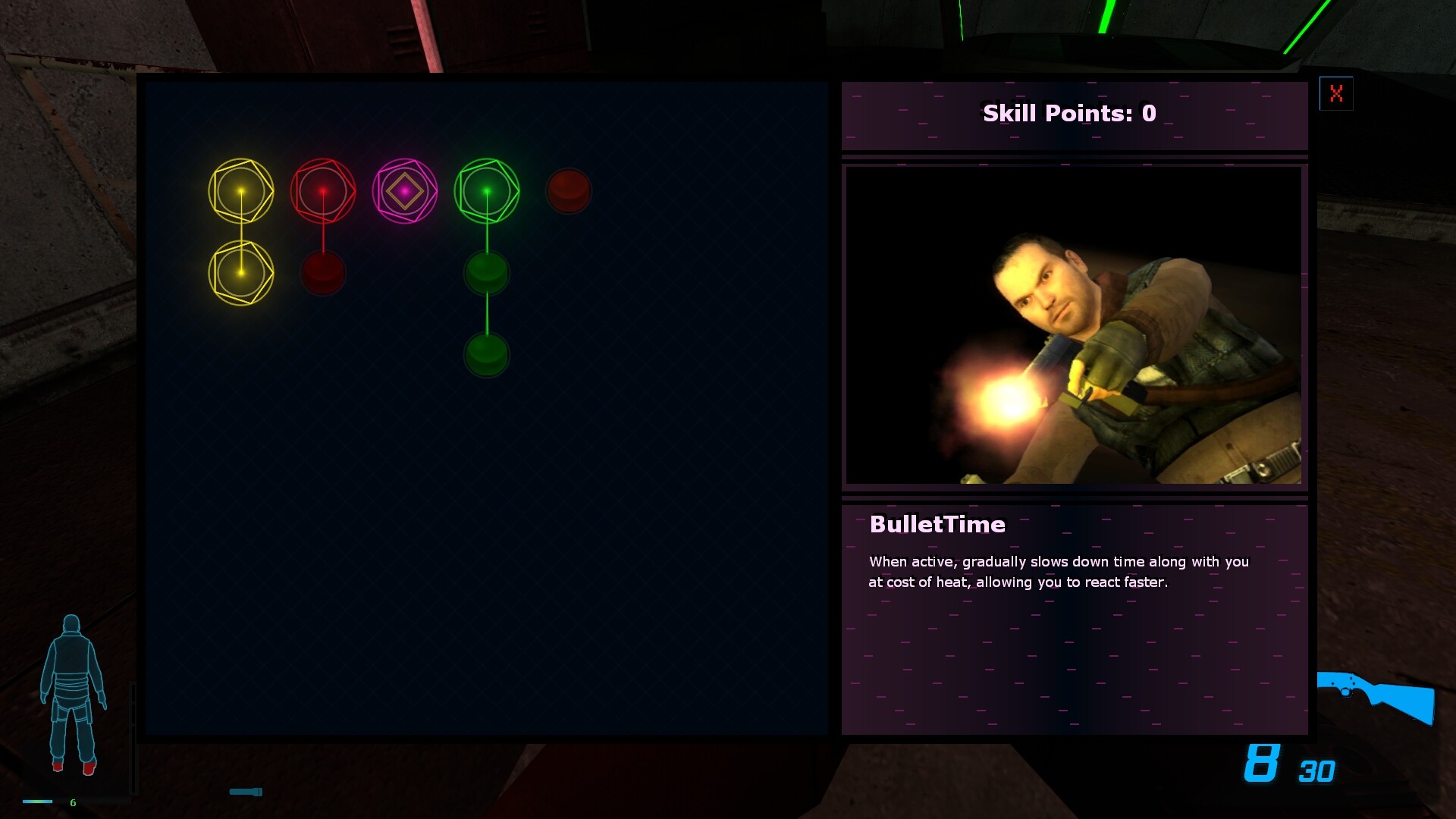Select the magenta diamond skill node

406,191
